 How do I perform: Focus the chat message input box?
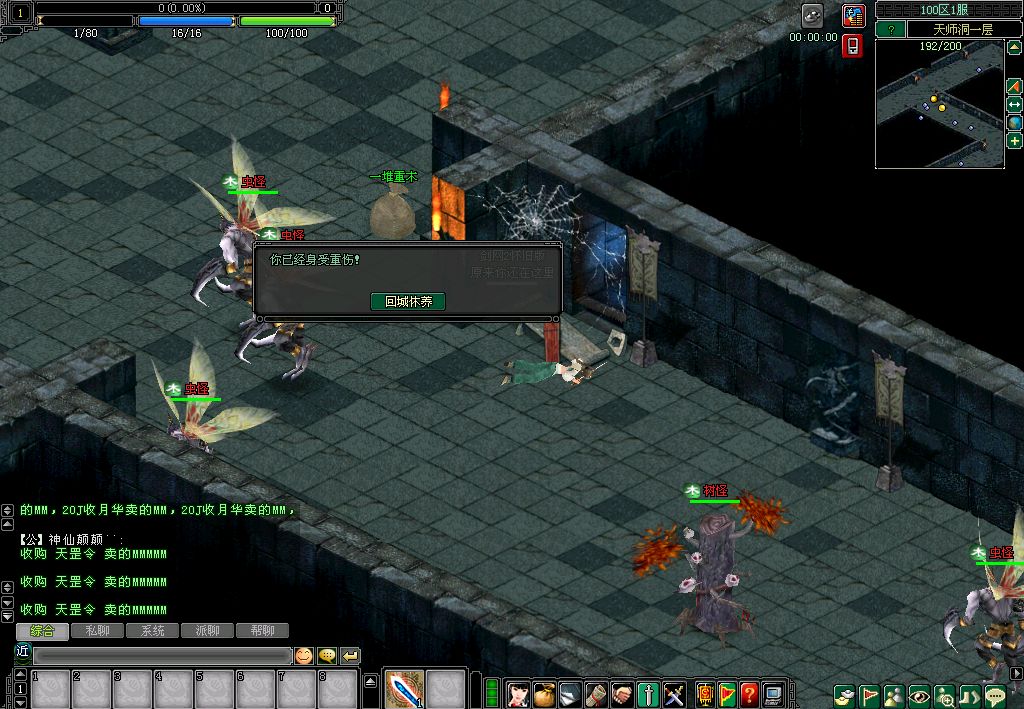[162, 656]
